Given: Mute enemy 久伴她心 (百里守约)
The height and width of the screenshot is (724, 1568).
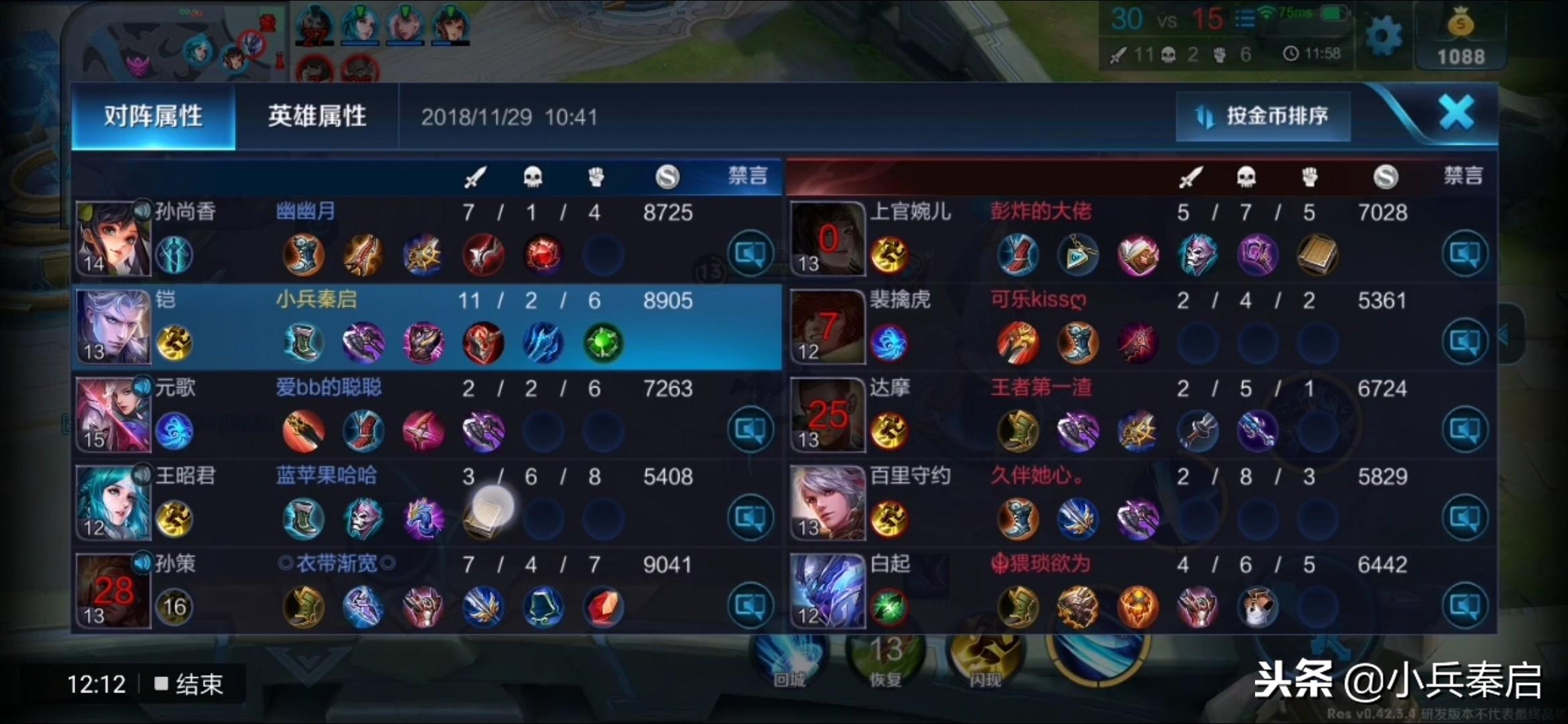Looking at the screenshot, I should (x=1464, y=518).
